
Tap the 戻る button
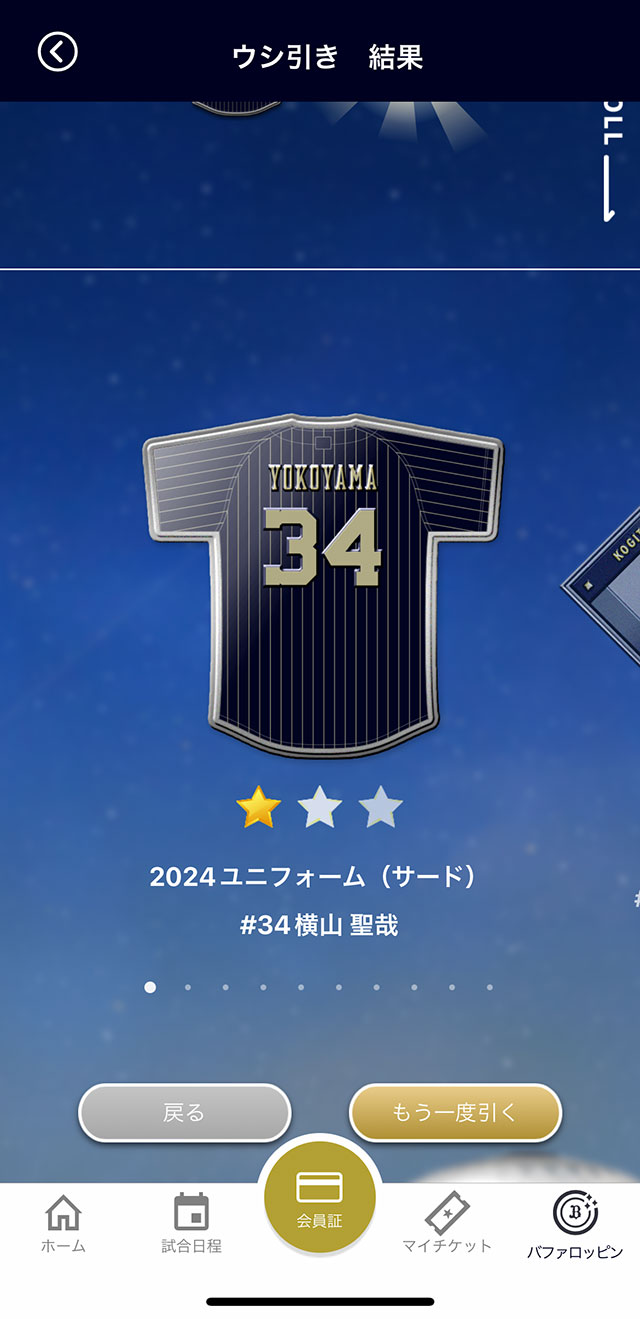tap(185, 1112)
